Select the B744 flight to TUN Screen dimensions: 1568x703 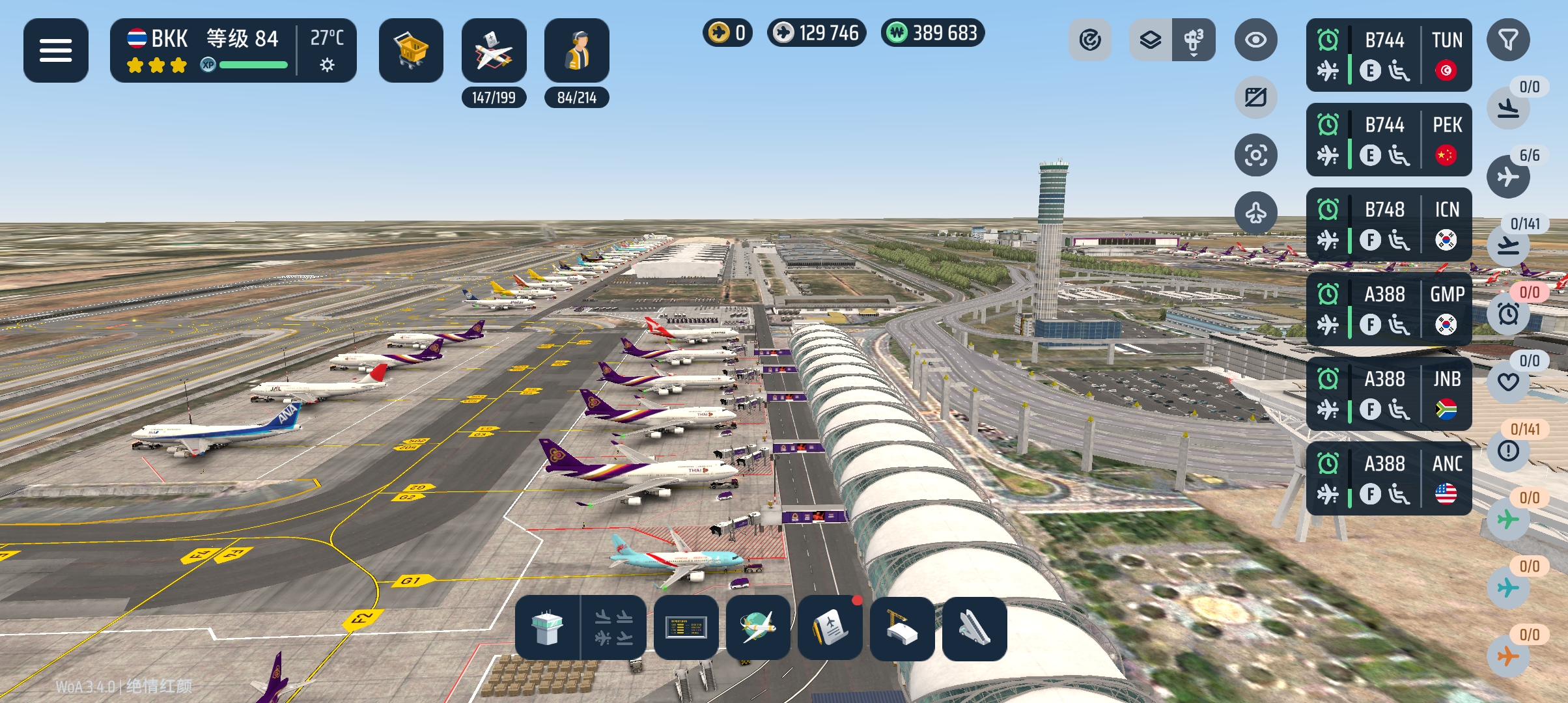point(1388,55)
